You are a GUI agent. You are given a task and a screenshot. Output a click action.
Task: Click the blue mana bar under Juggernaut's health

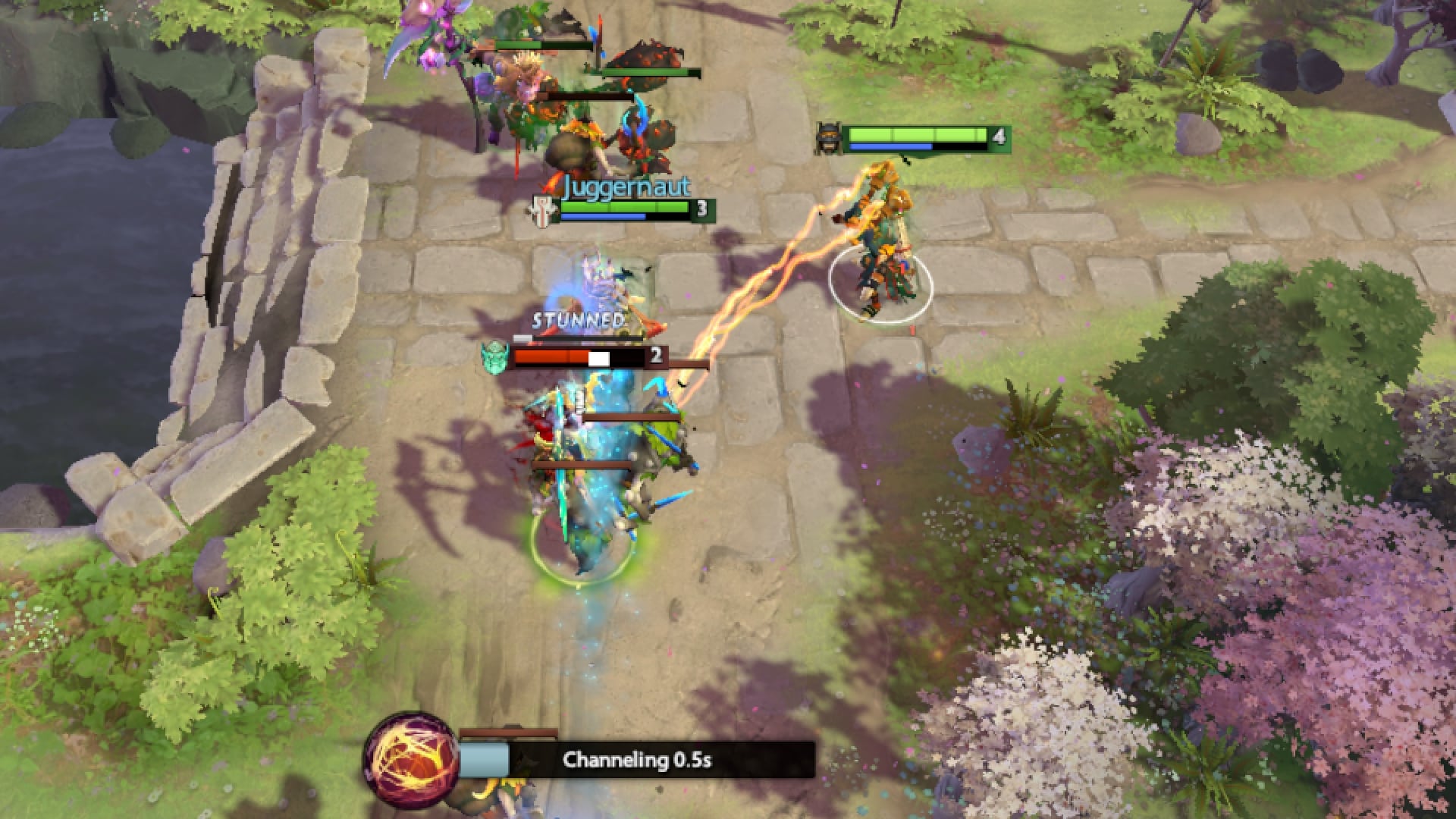tap(603, 215)
